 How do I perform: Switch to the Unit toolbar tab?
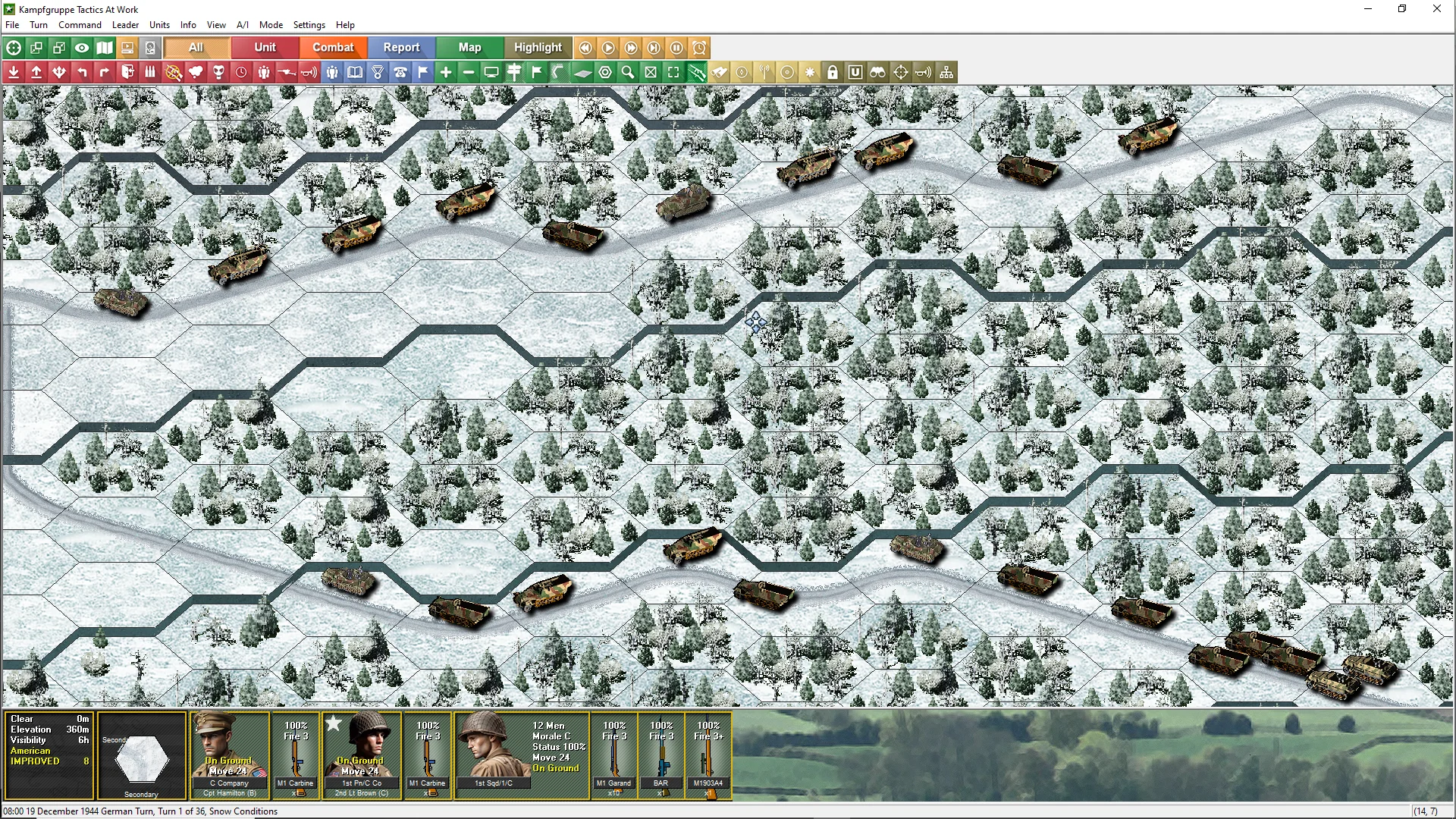265,48
